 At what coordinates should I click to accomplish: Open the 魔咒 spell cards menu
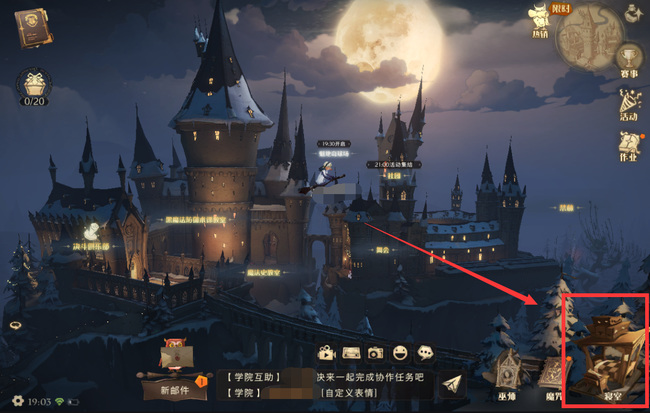553,374
